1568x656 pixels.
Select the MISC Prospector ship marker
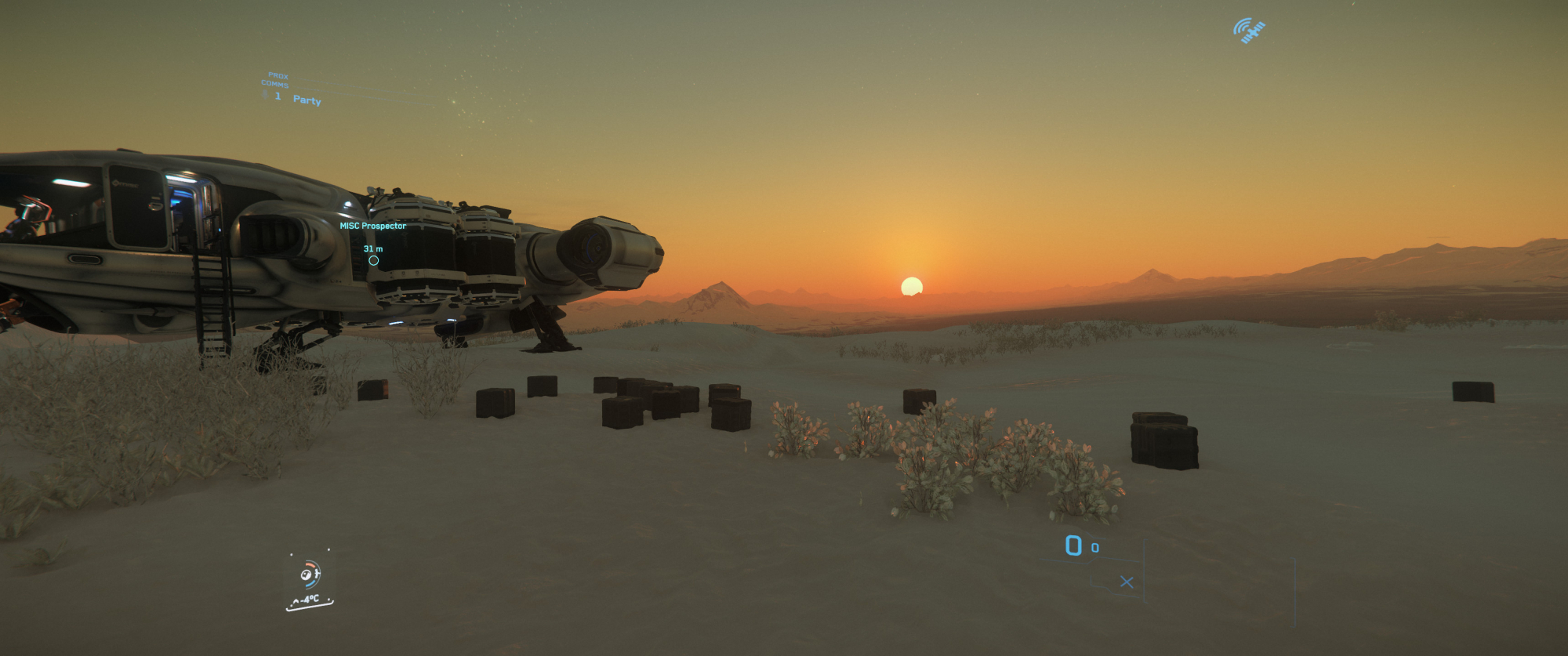[373, 260]
